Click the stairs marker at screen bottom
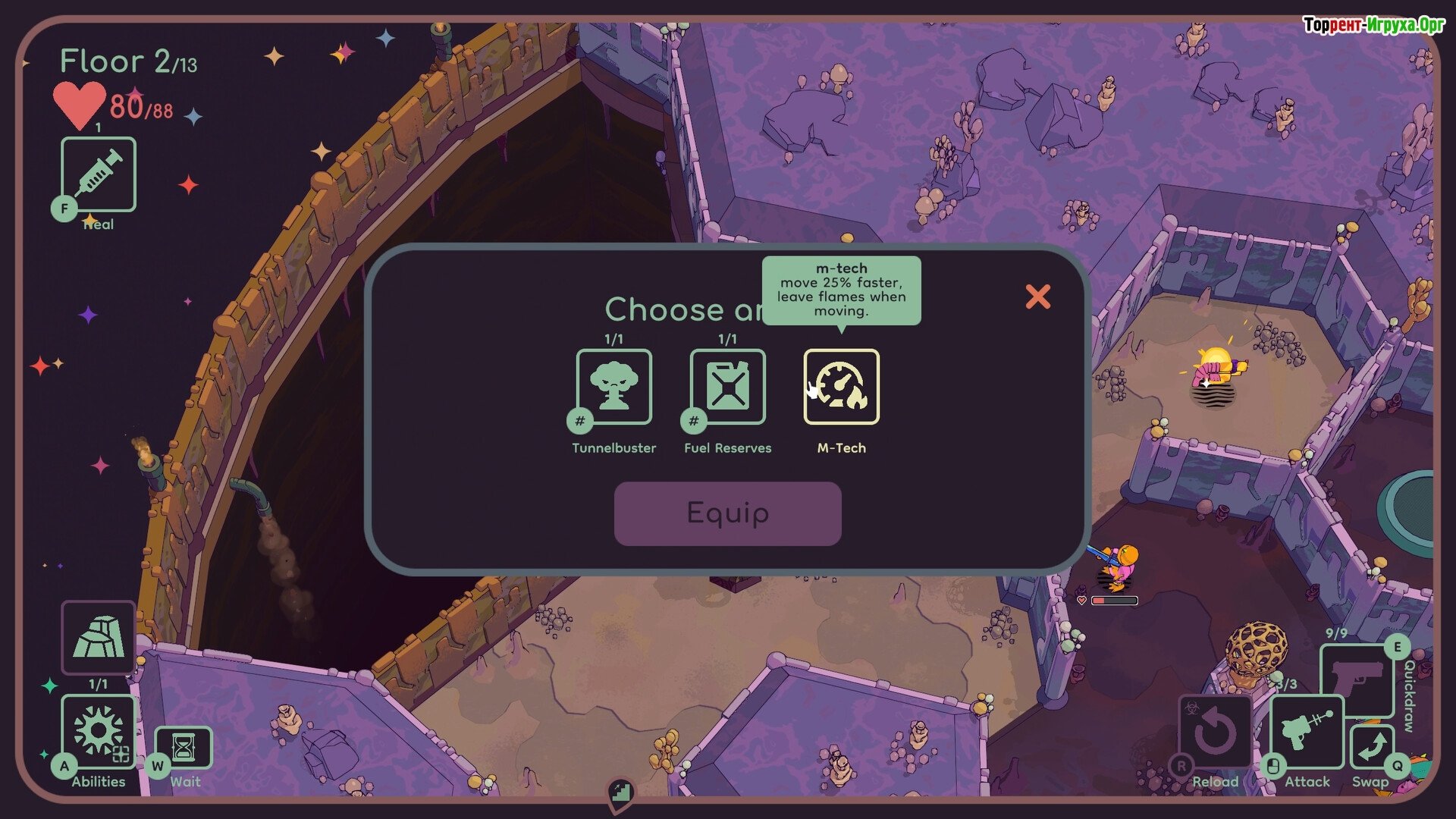 [620, 793]
